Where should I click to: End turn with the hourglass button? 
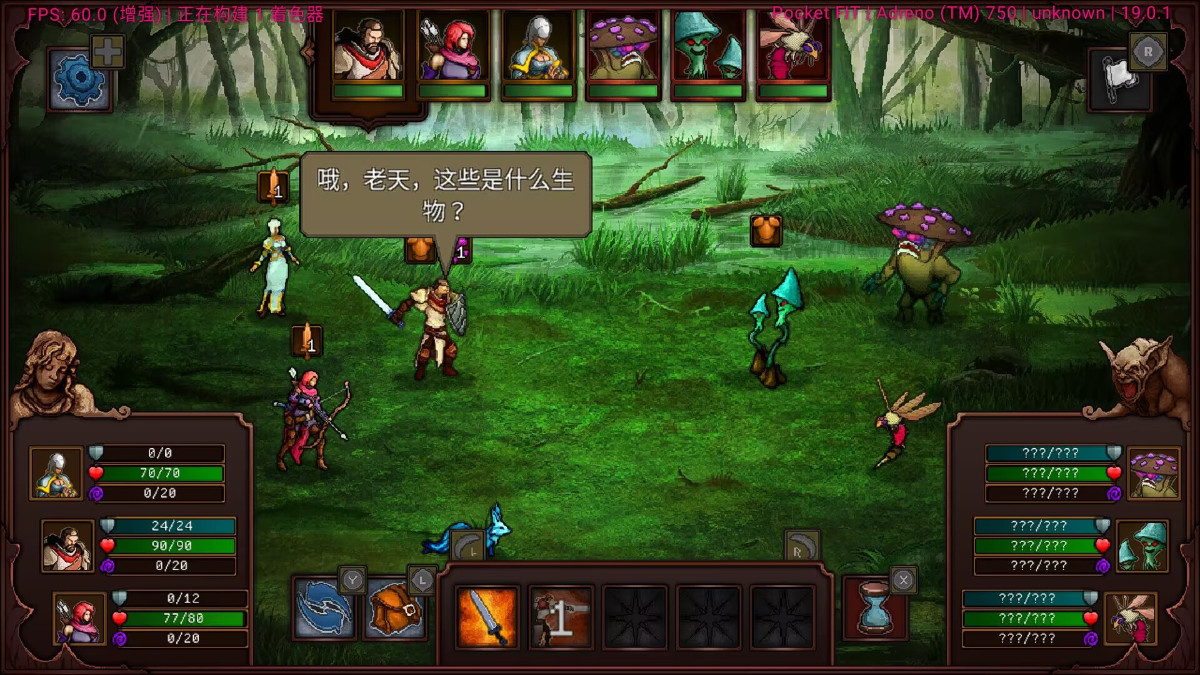[x=876, y=608]
